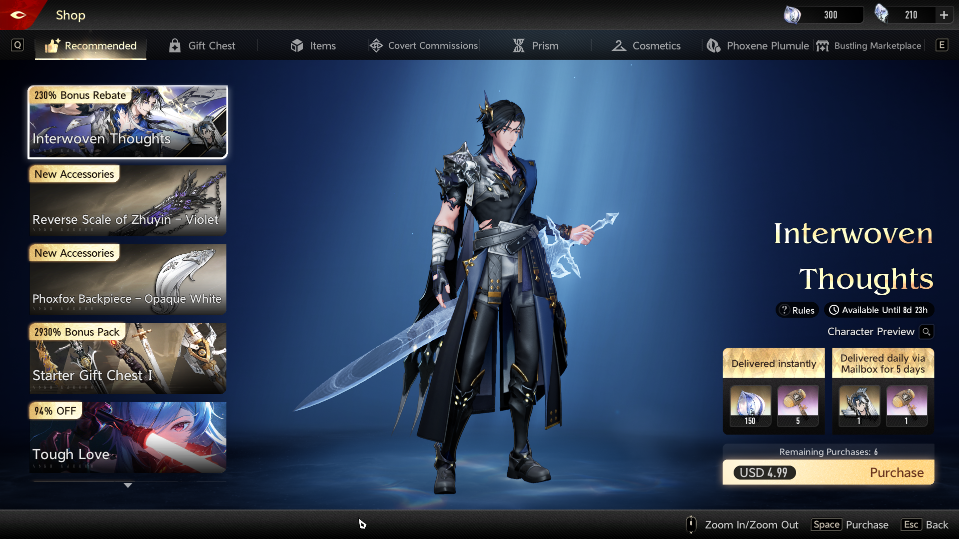959x539 pixels.
Task: Select the Tough Love offer
Action: [x=128, y=437]
